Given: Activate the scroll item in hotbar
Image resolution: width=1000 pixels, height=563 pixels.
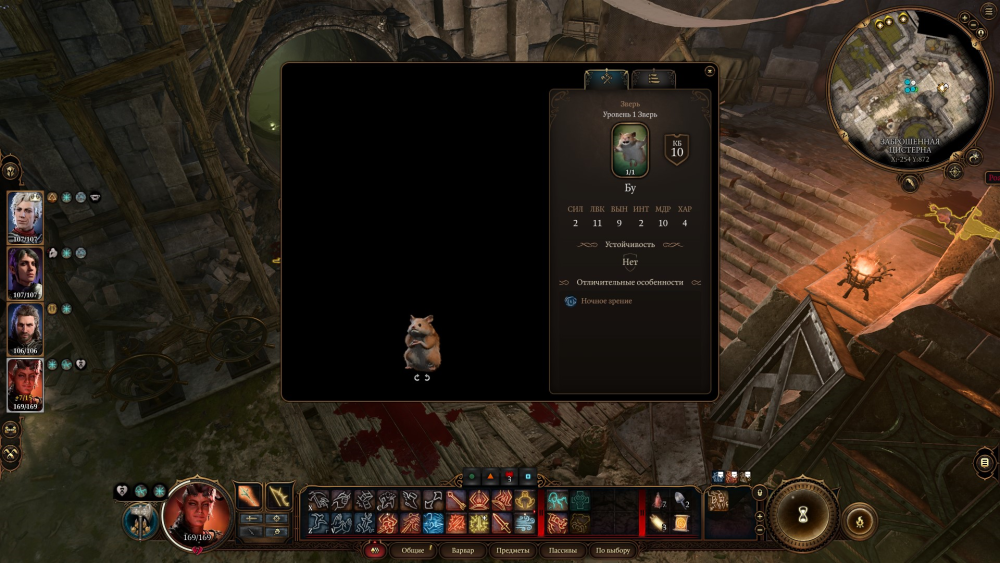Looking at the screenshot, I should [x=681, y=524].
